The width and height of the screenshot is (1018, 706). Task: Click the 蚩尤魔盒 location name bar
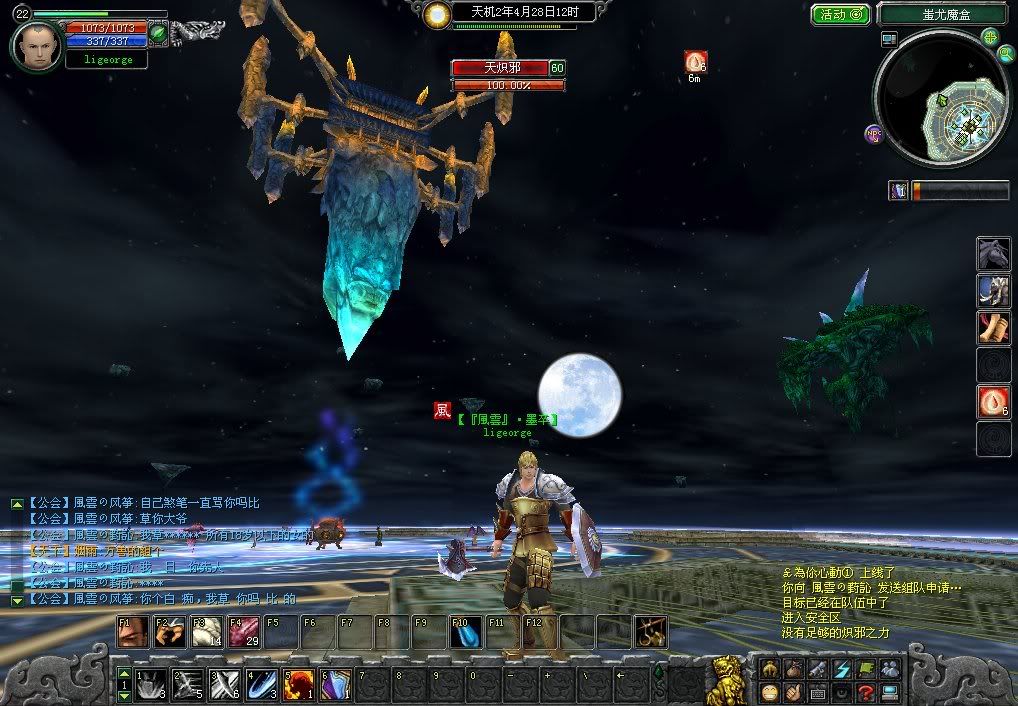942,14
